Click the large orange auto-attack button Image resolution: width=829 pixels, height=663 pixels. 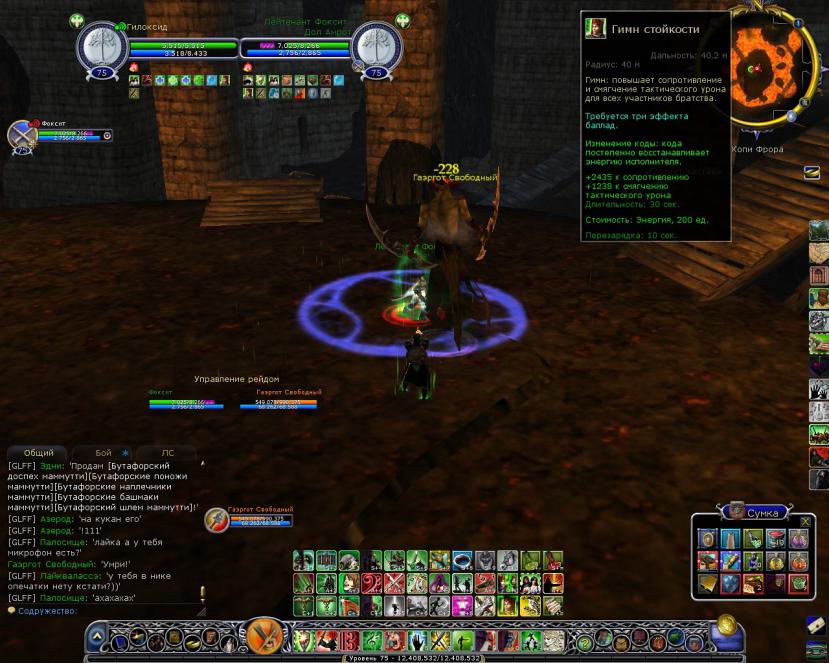(265, 635)
